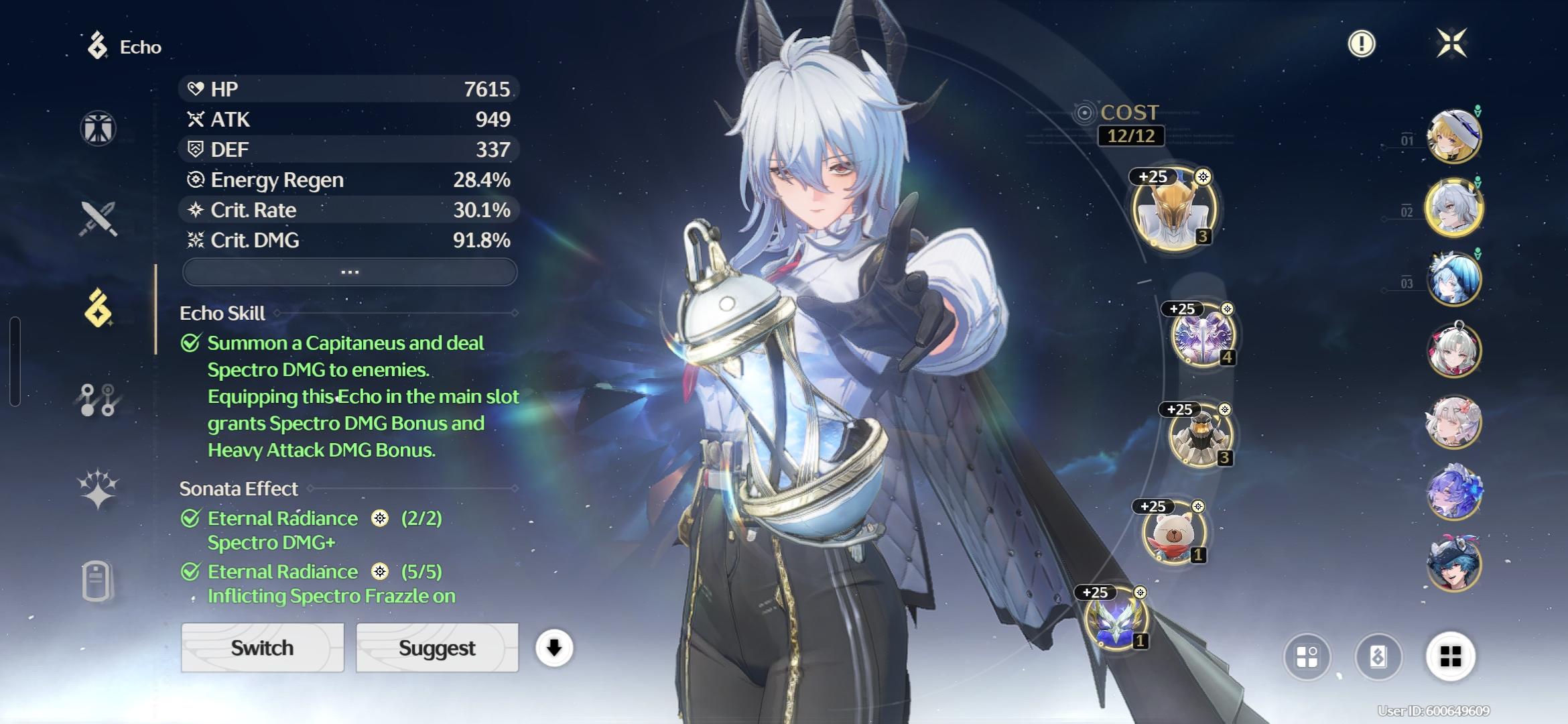
Task: Expand stats with the ellipsis bar
Action: point(350,272)
